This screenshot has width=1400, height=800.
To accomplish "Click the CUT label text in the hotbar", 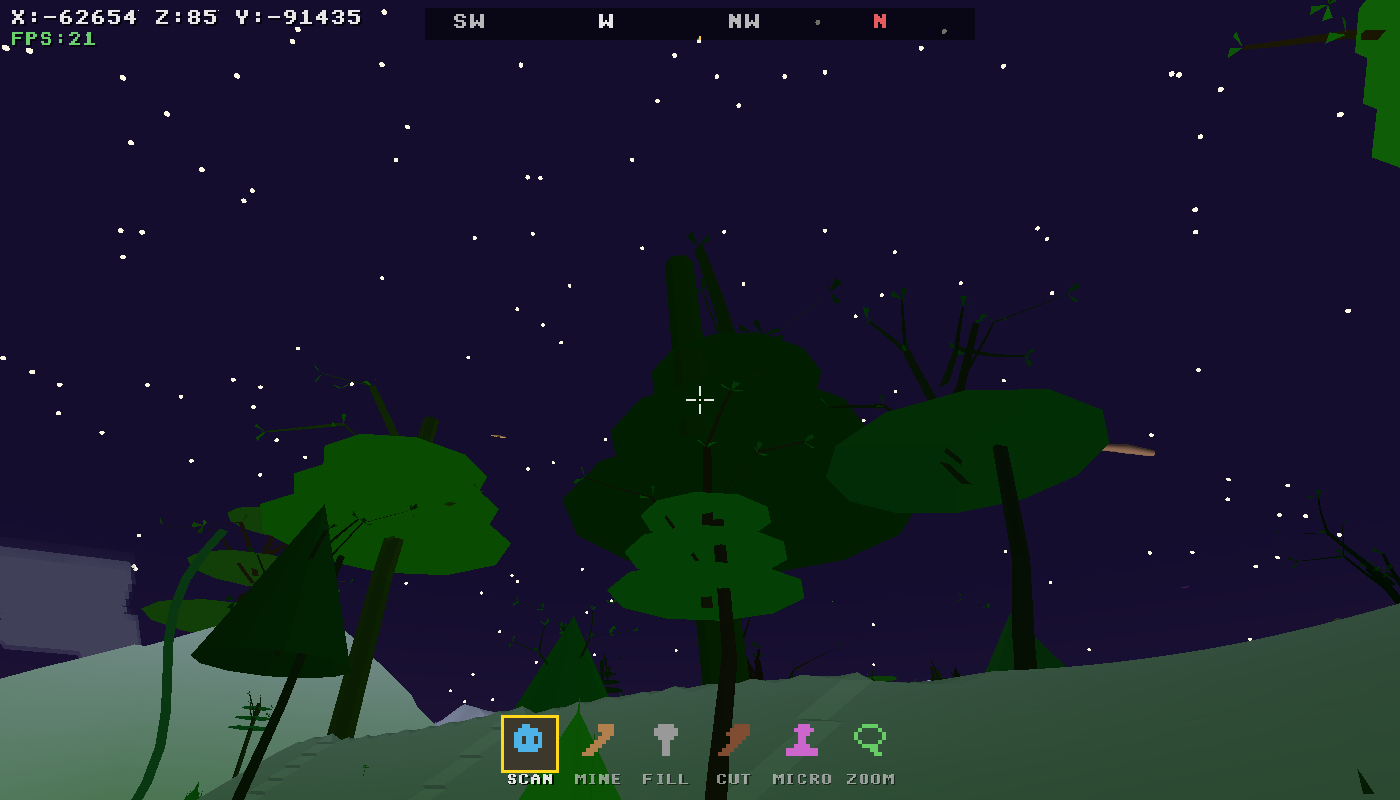I will 736,778.
